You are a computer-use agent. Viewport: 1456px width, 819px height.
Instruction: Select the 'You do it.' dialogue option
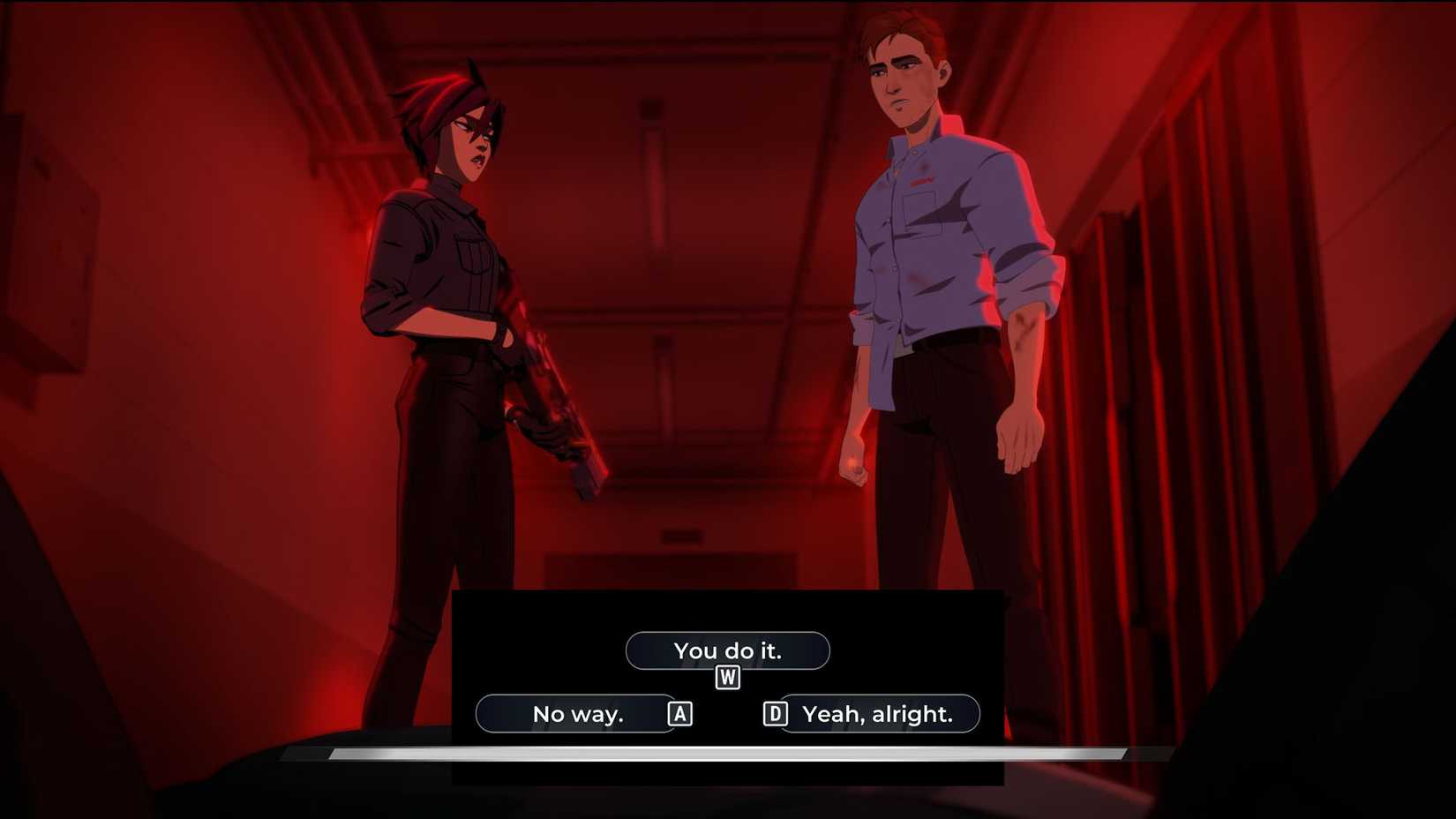point(728,650)
